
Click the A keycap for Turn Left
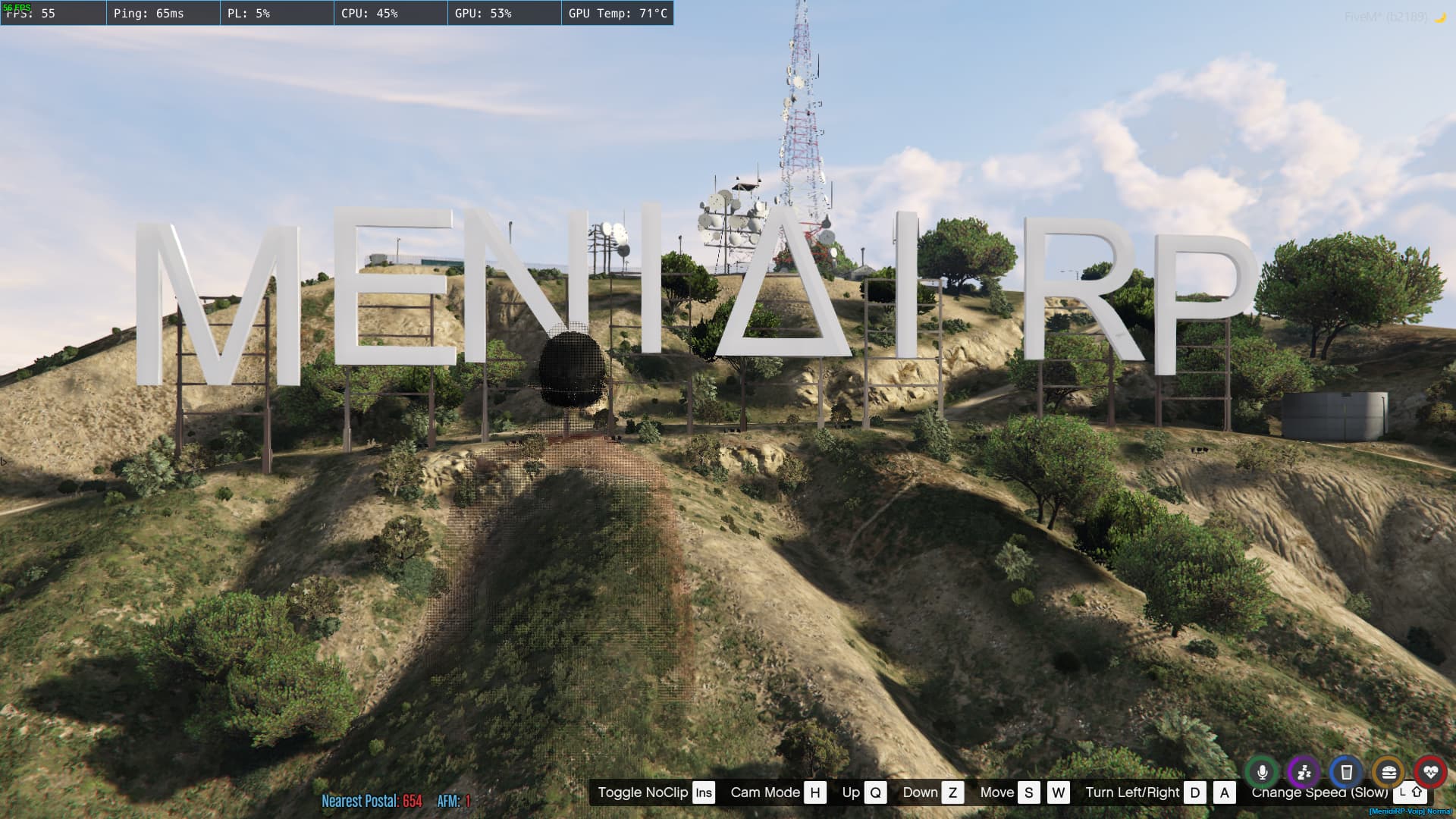pyautogui.click(x=1223, y=792)
